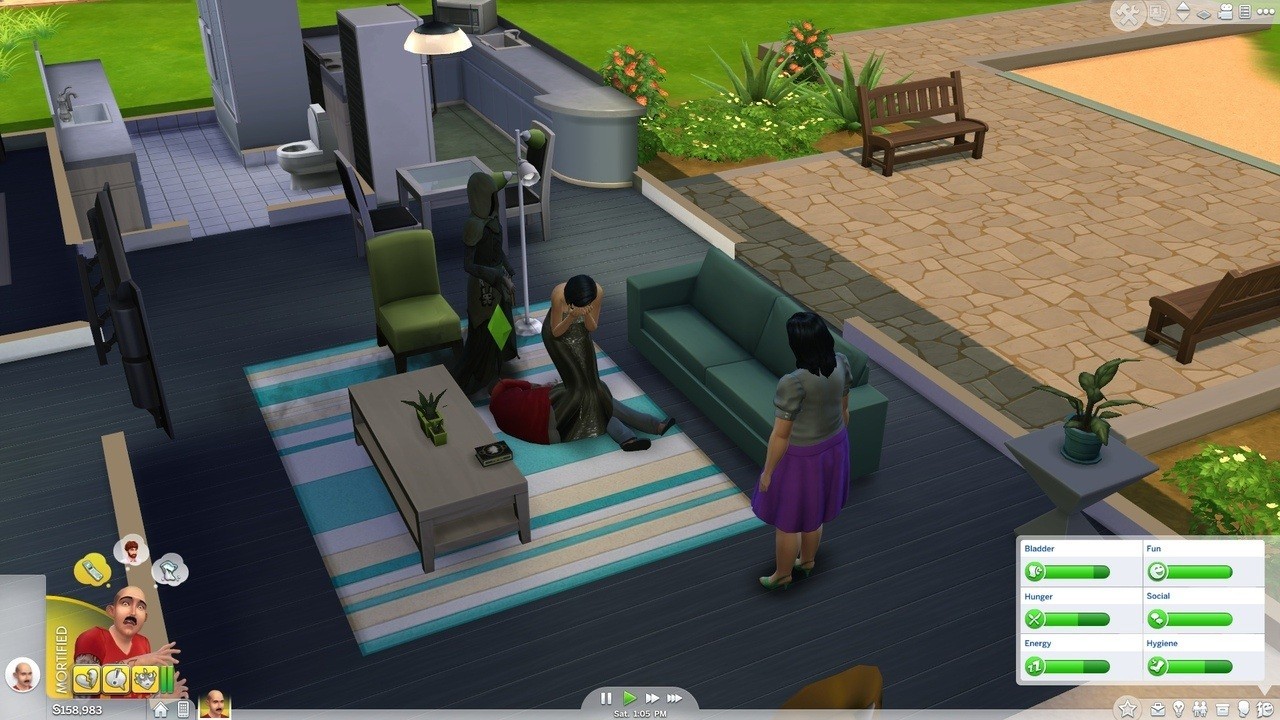Select the video recording camera icon
1280x720 pixels.
[1224, 13]
